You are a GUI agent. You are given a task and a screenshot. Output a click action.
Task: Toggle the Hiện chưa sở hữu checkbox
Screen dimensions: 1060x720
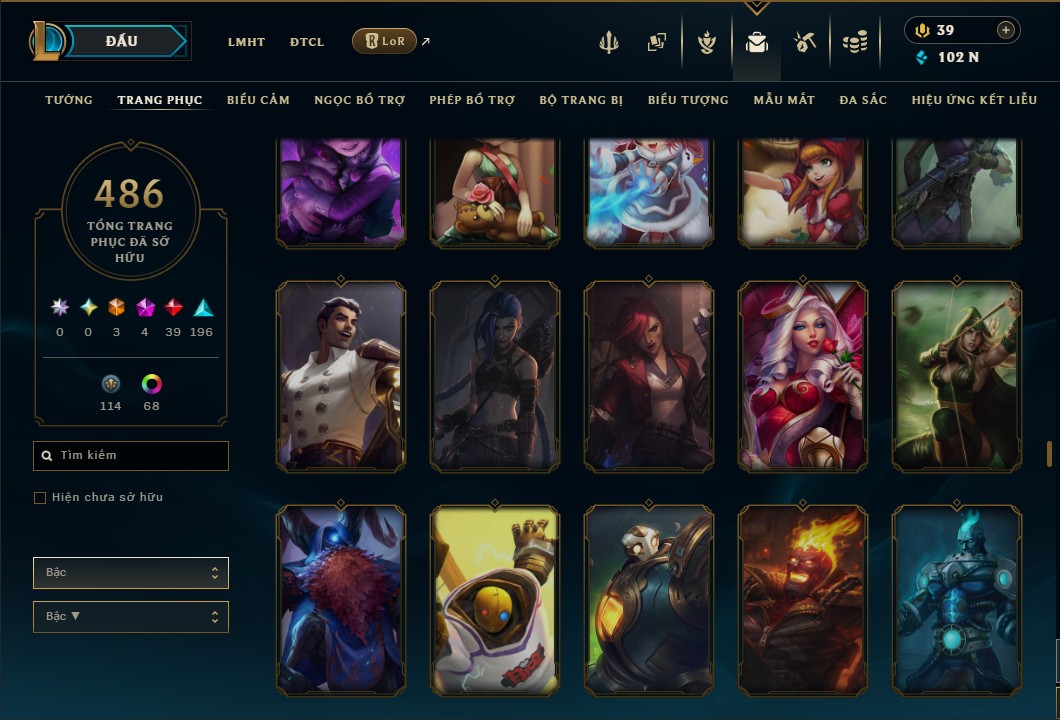point(40,498)
